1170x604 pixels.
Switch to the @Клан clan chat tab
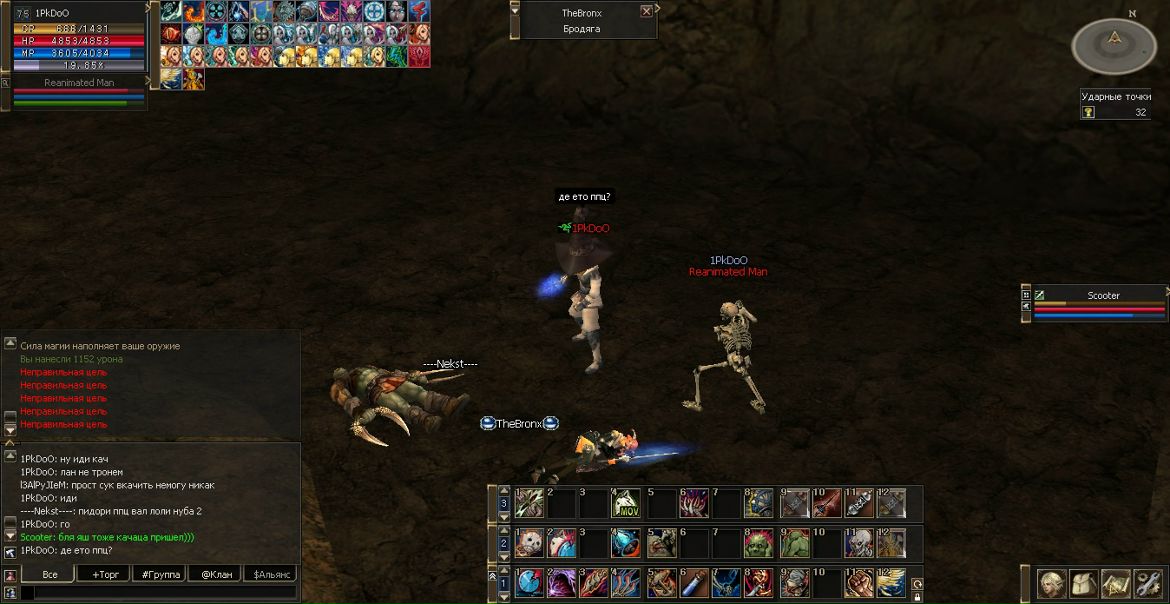pos(216,574)
